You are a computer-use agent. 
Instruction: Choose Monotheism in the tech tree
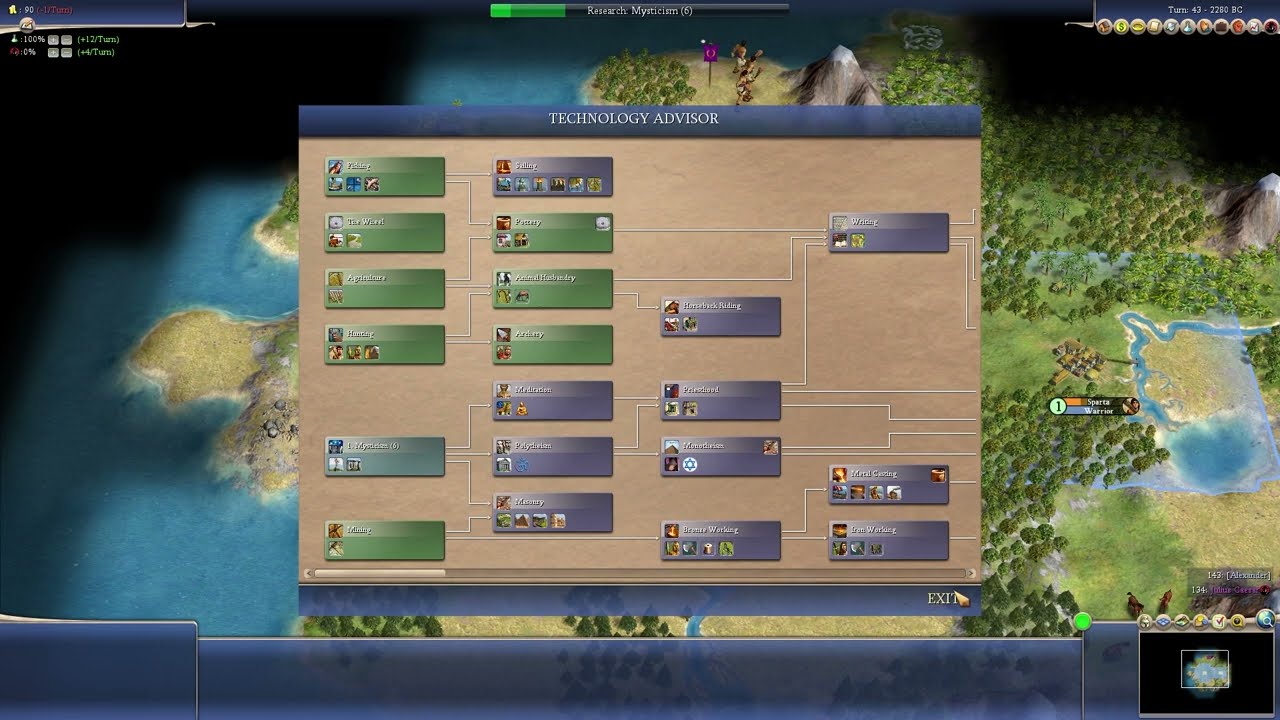pyautogui.click(x=720, y=456)
